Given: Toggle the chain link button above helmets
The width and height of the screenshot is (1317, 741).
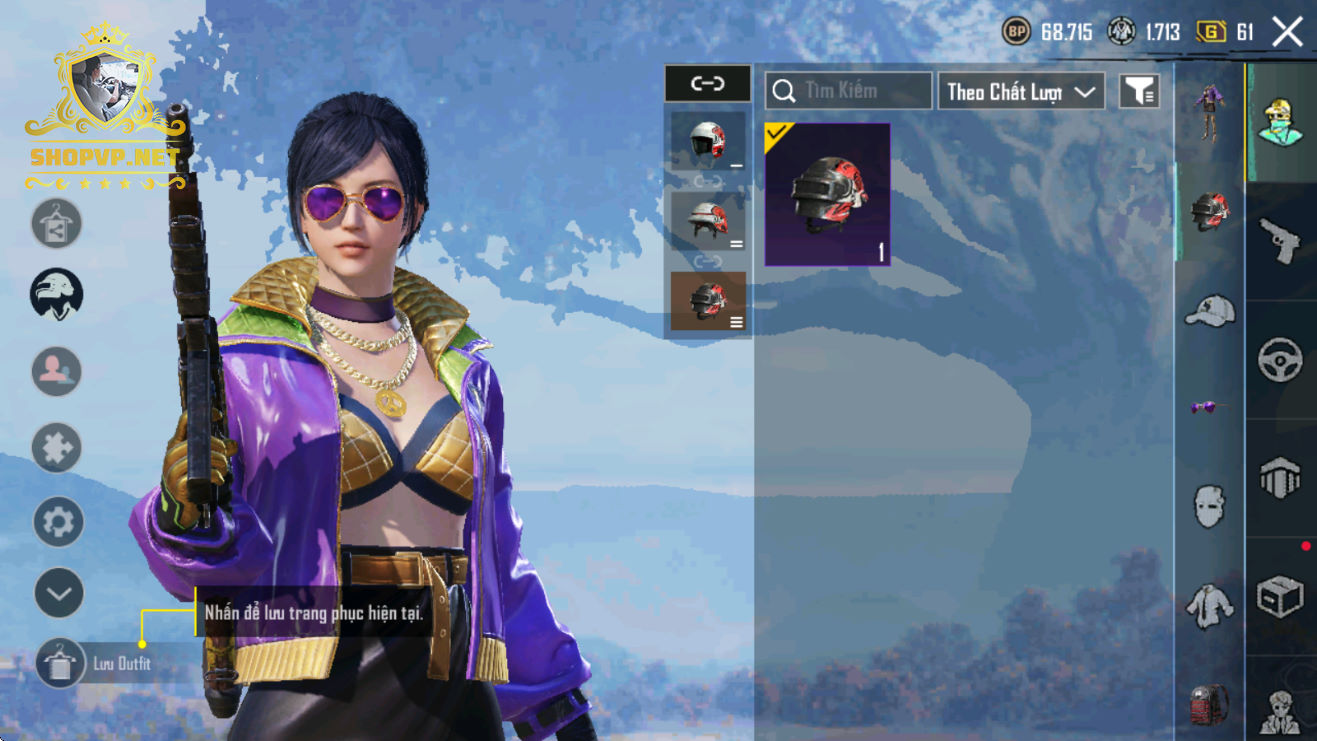Looking at the screenshot, I should pos(707,84).
